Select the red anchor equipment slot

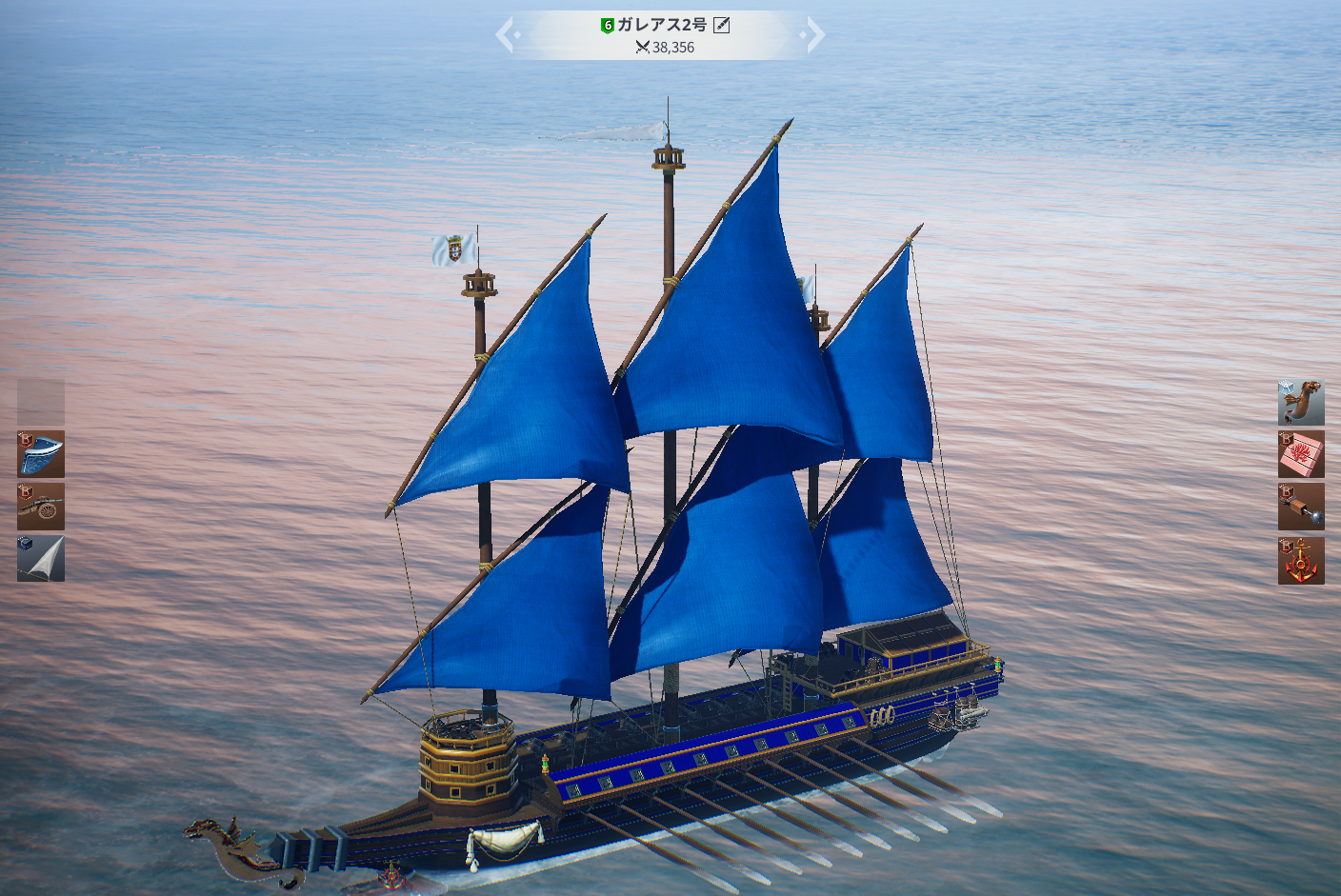point(1301,560)
